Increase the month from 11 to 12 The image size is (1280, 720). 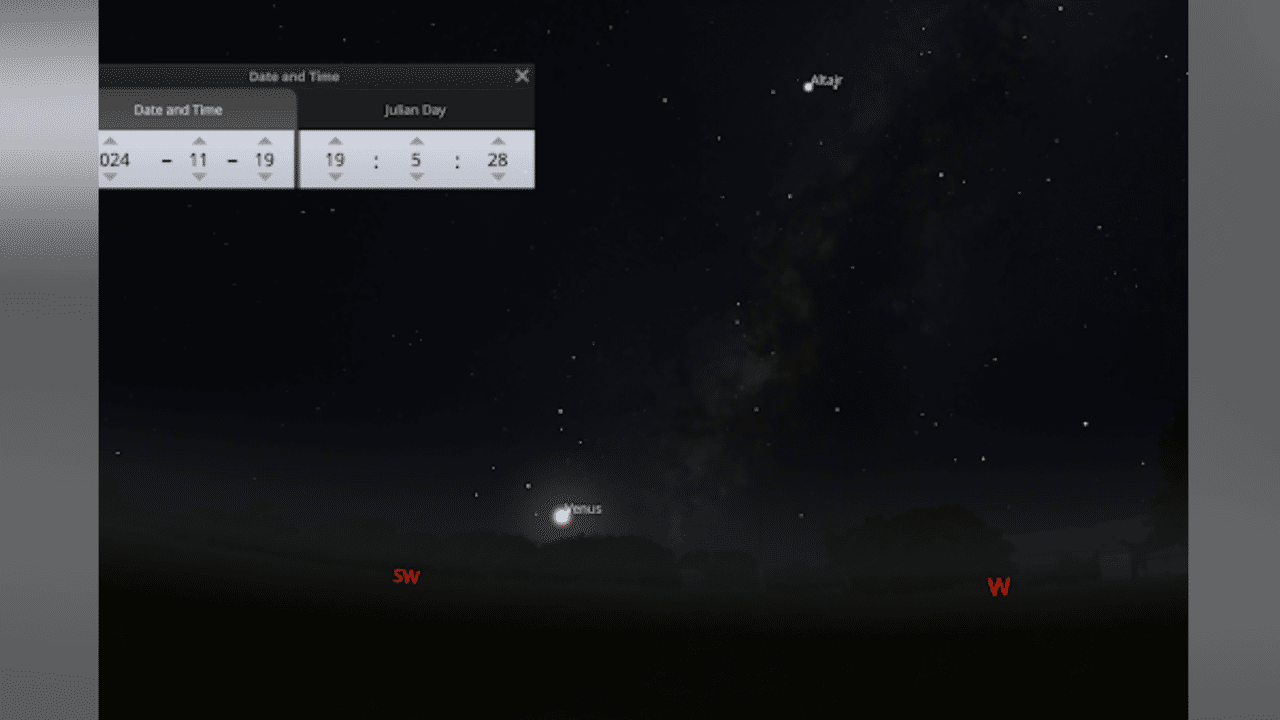click(x=199, y=140)
